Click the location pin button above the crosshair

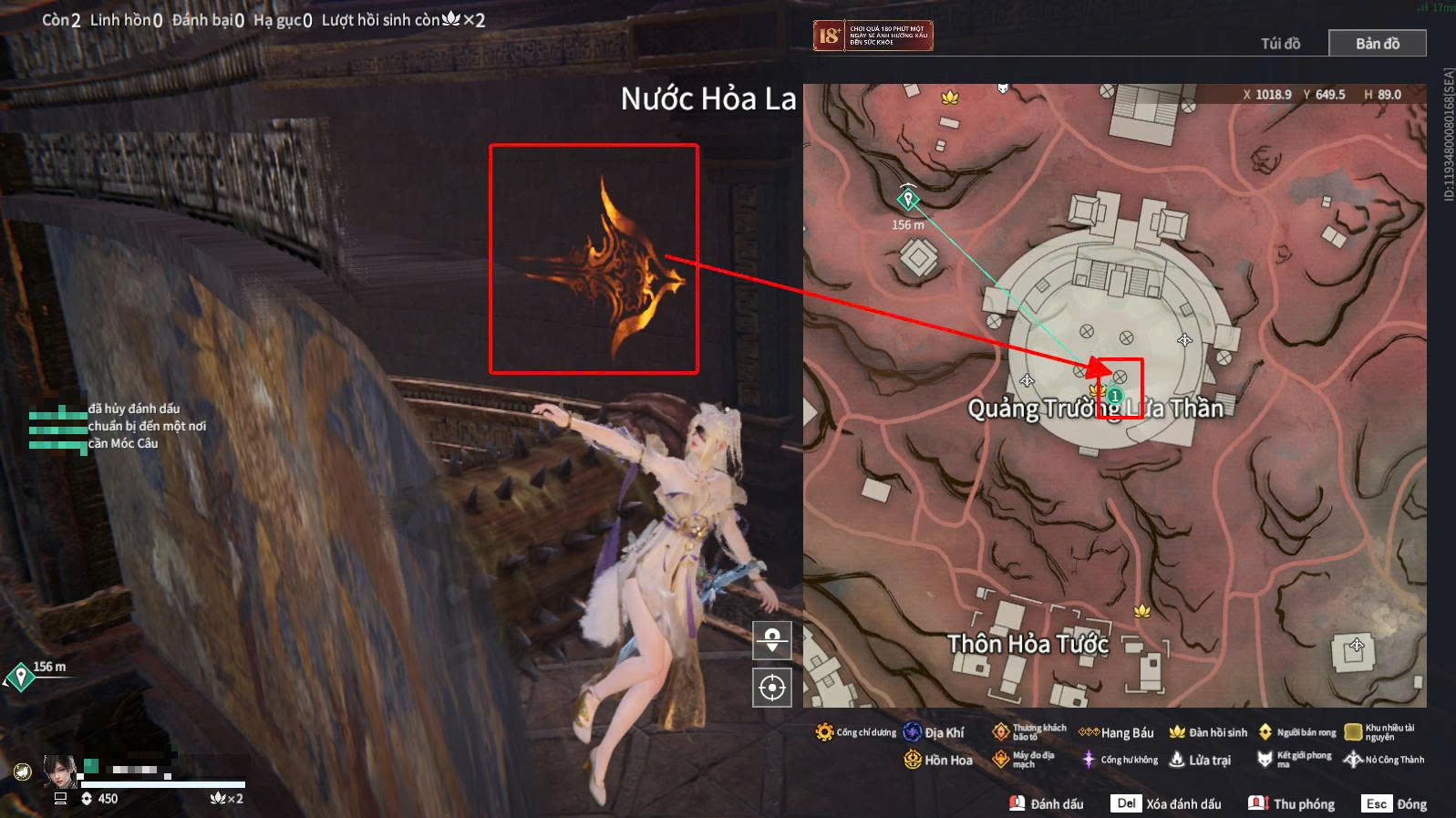[x=772, y=640]
